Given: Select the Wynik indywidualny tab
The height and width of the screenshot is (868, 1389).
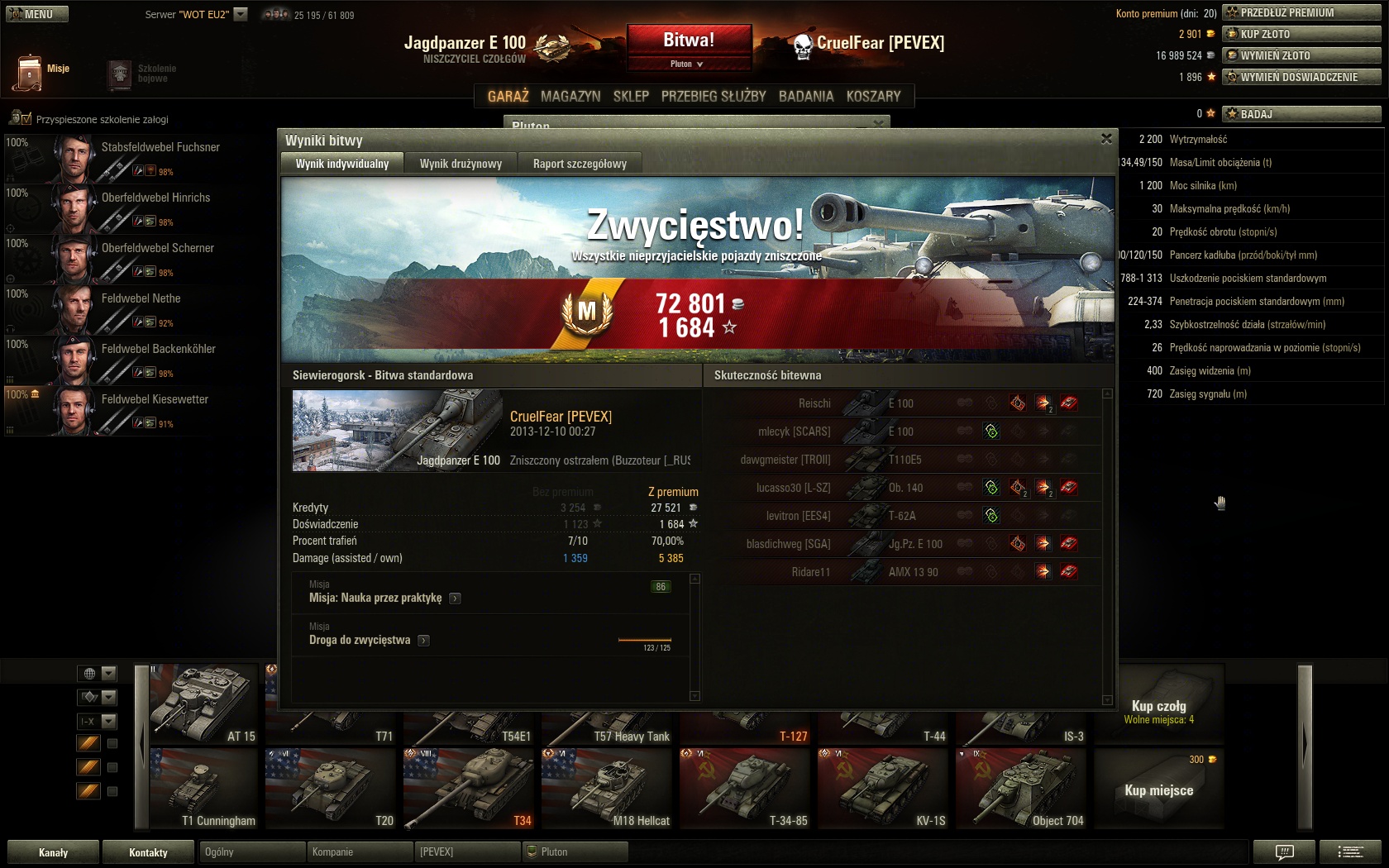Looking at the screenshot, I should 342,164.
